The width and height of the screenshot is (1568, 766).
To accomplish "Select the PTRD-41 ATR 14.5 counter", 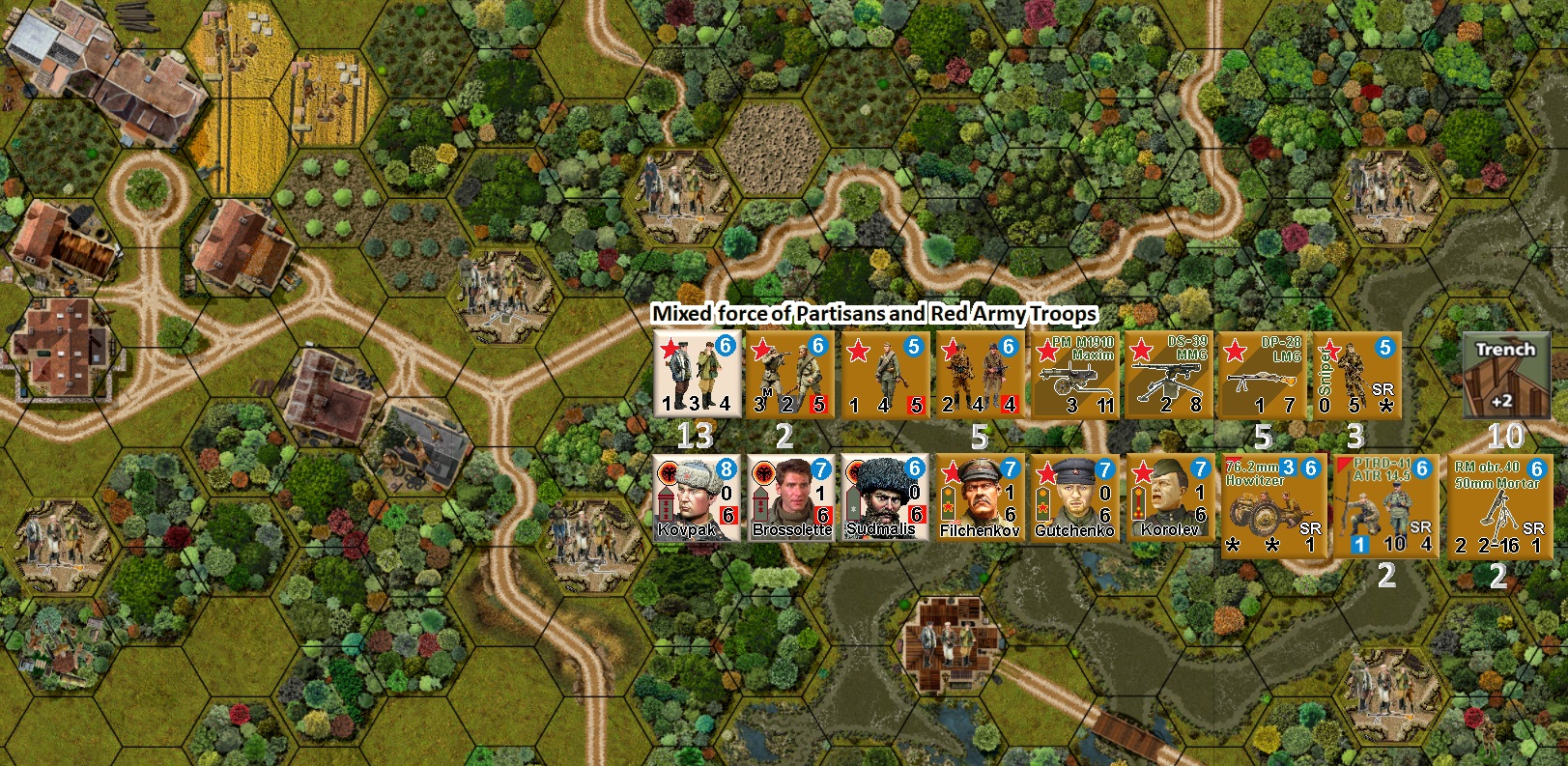I will [x=1385, y=505].
